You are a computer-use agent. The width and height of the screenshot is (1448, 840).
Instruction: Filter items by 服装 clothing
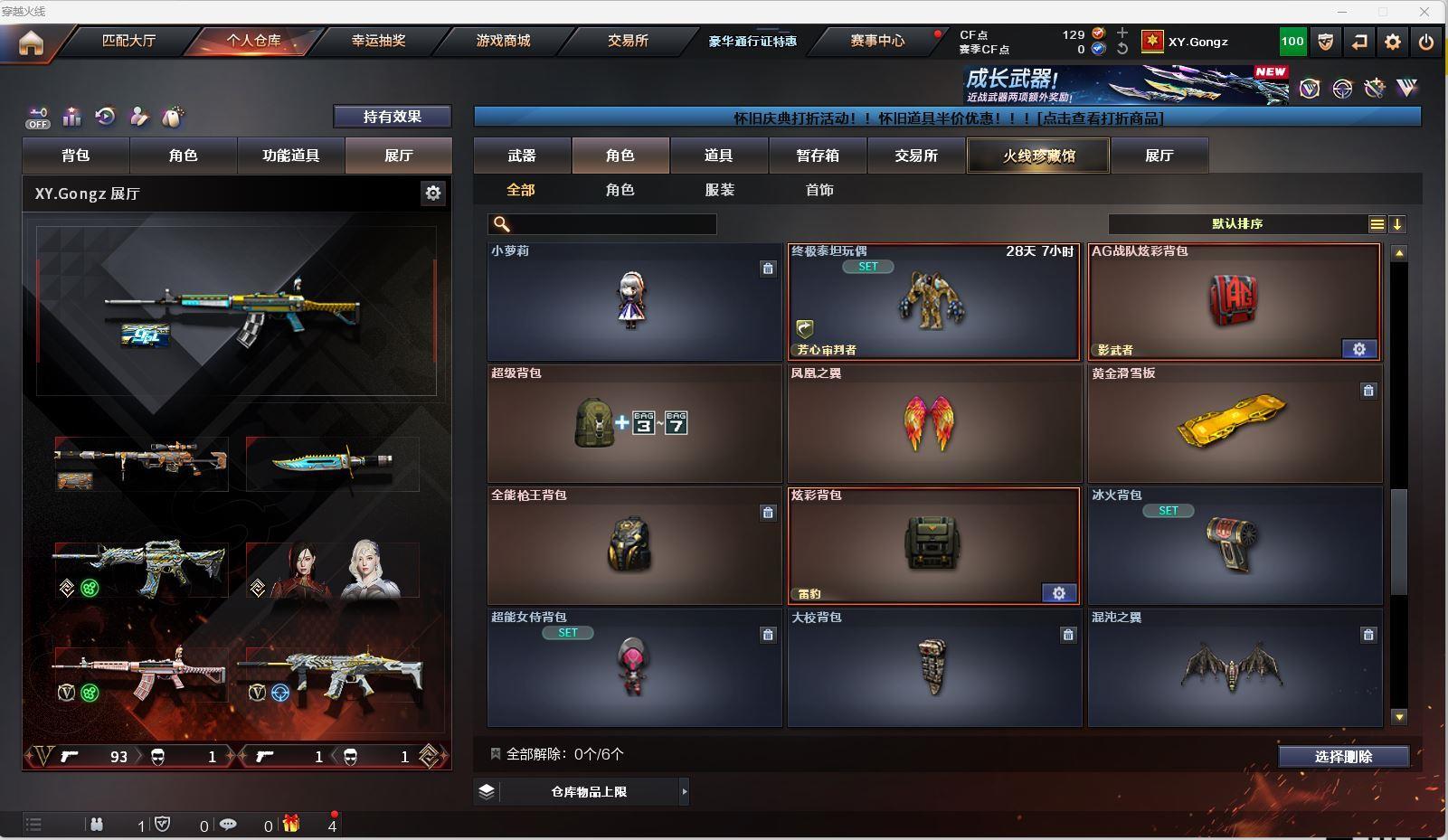[x=720, y=190]
